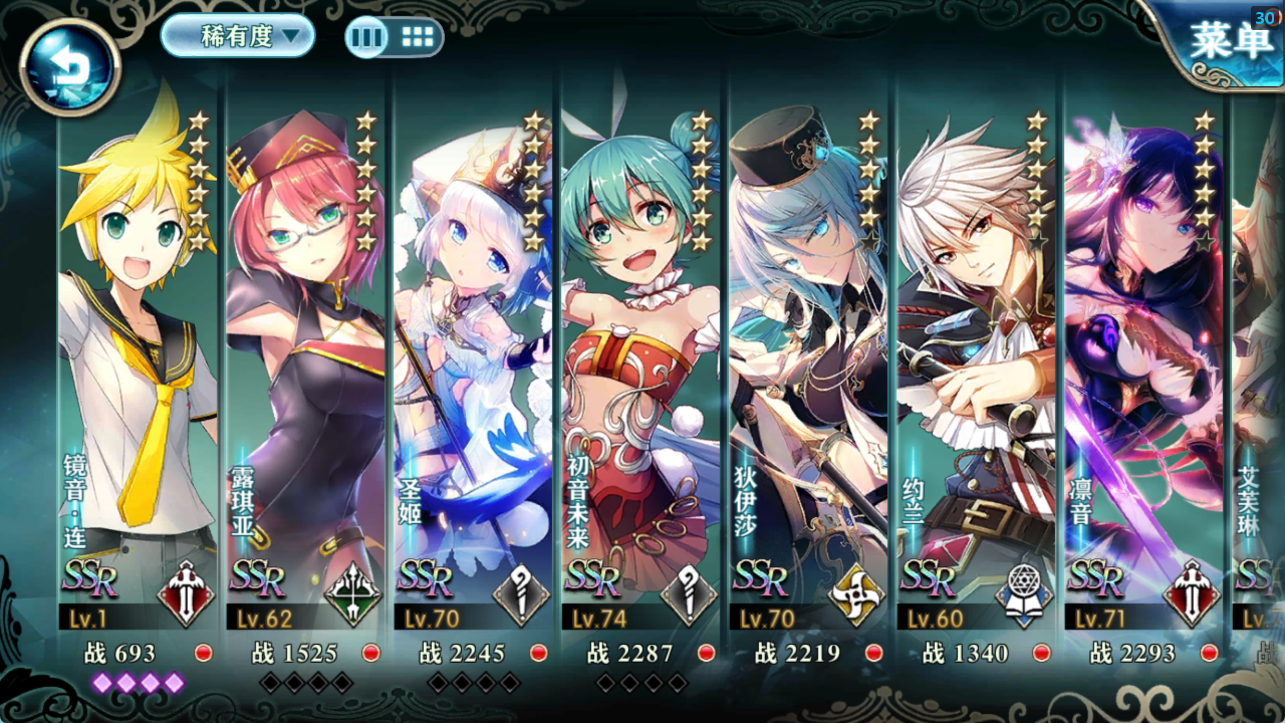1285x723 pixels.
Task: Switch to grid view layout
Action: pos(418,36)
